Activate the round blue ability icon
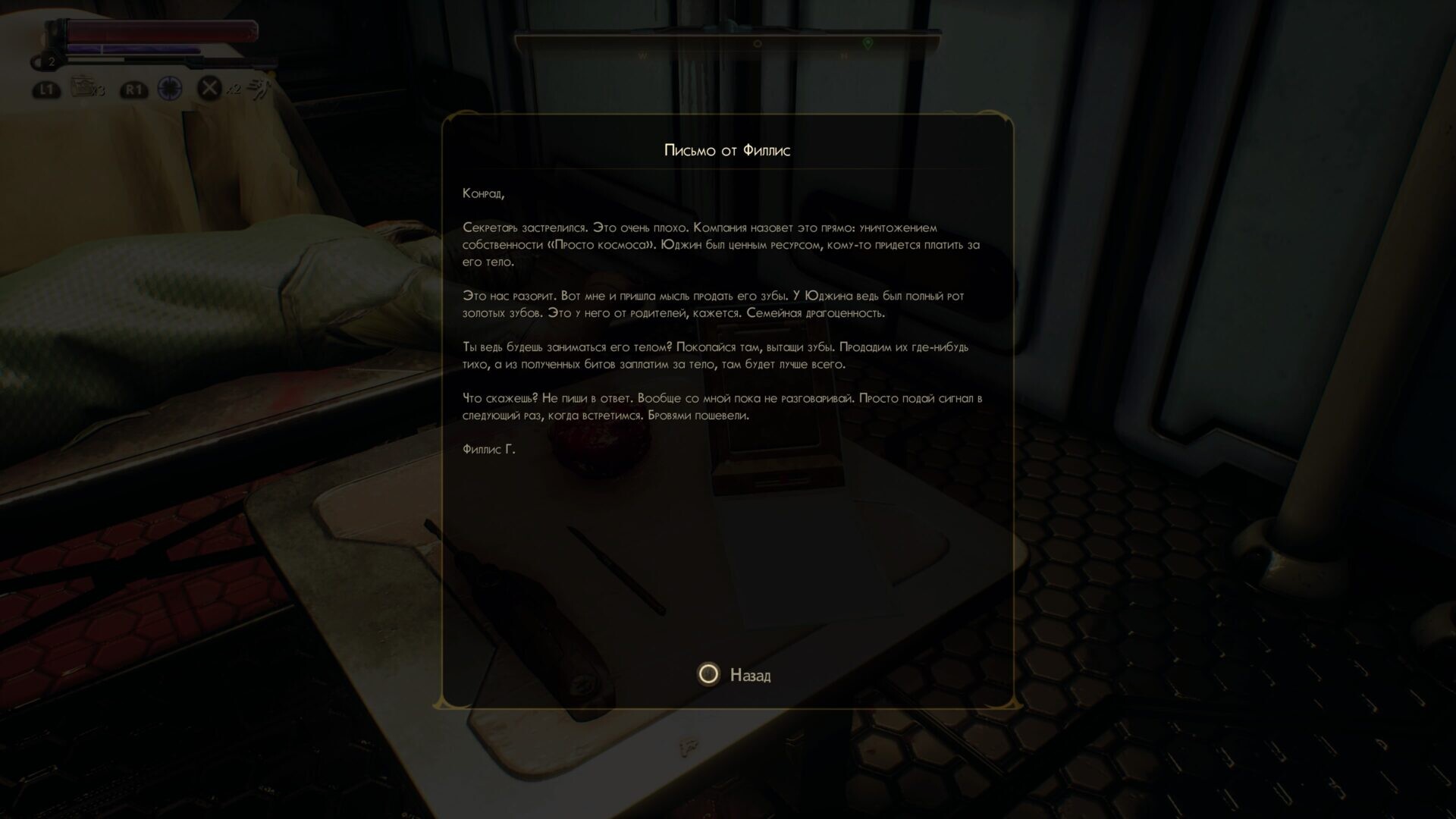The height and width of the screenshot is (819, 1456). pyautogui.click(x=169, y=88)
